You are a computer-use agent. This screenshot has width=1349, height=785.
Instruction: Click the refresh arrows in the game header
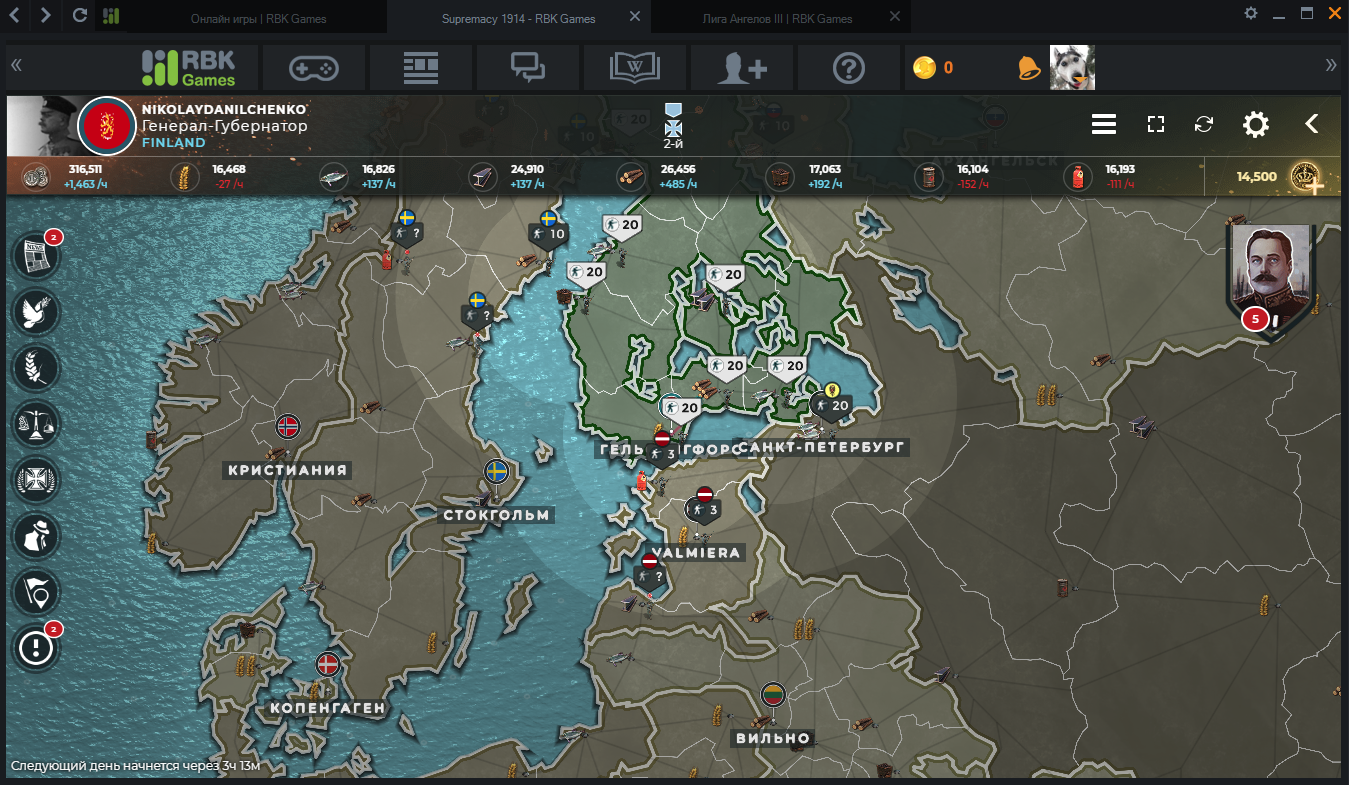pos(1204,124)
